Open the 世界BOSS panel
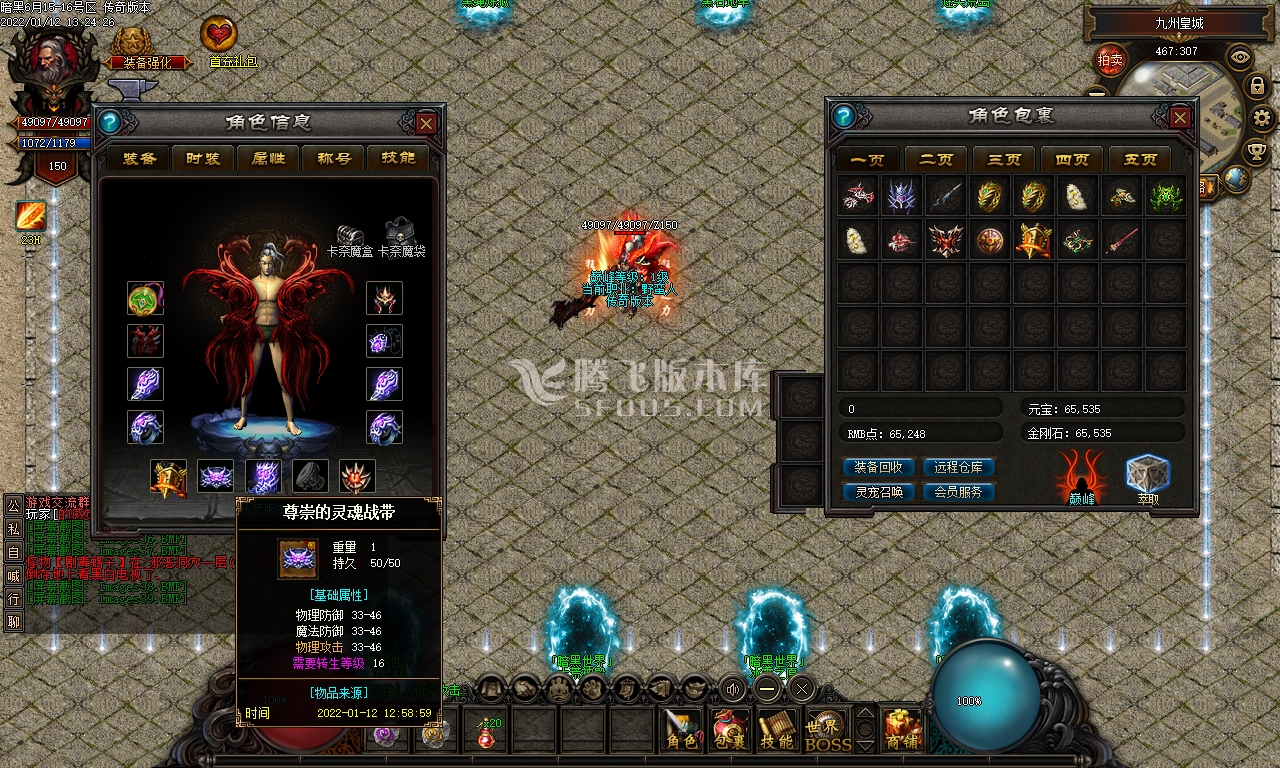This screenshot has height=768, width=1280. (828, 730)
